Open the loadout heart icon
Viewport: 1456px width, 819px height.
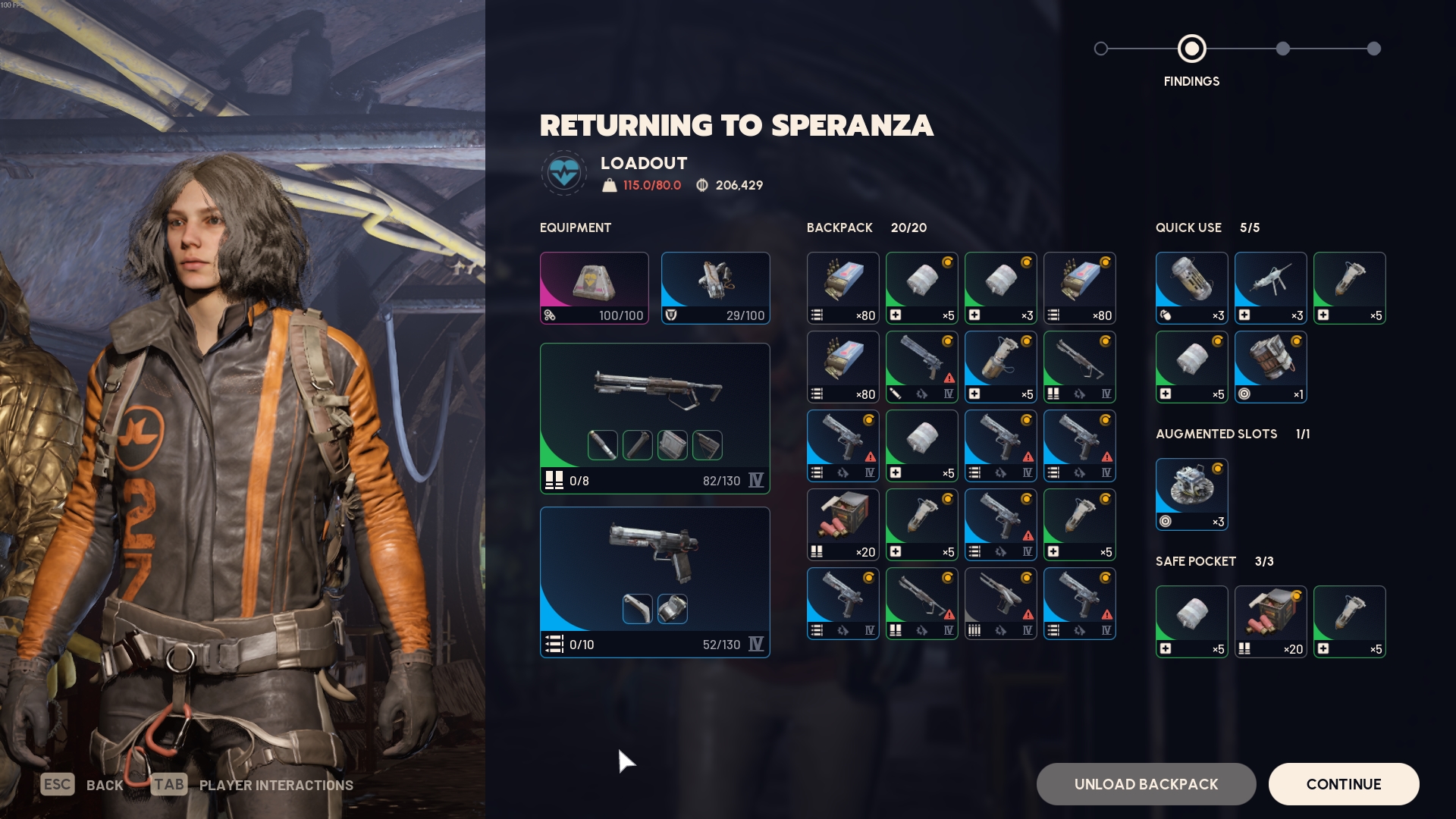[563, 173]
